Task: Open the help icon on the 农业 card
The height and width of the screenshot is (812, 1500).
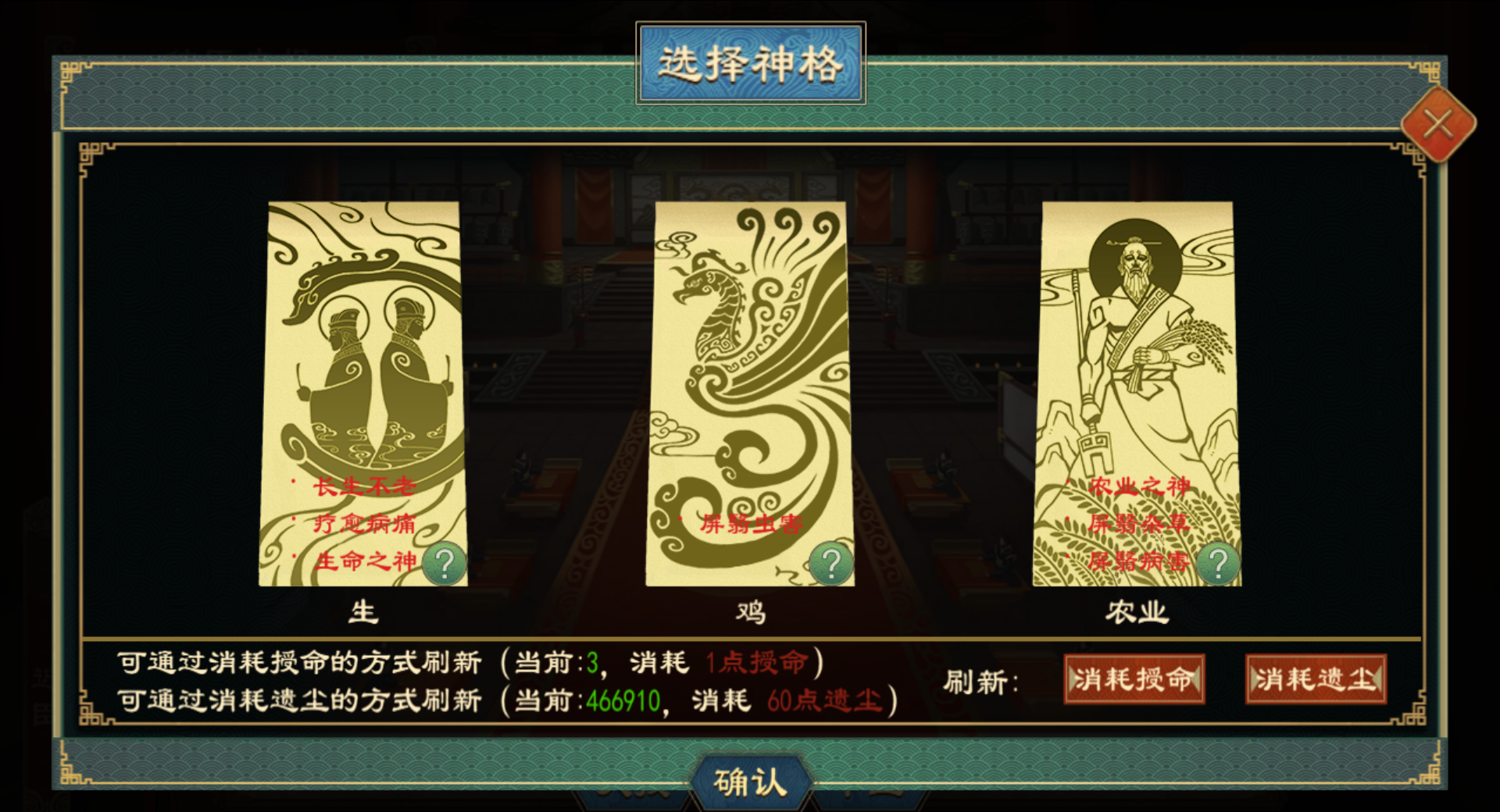Action: coord(1216,561)
